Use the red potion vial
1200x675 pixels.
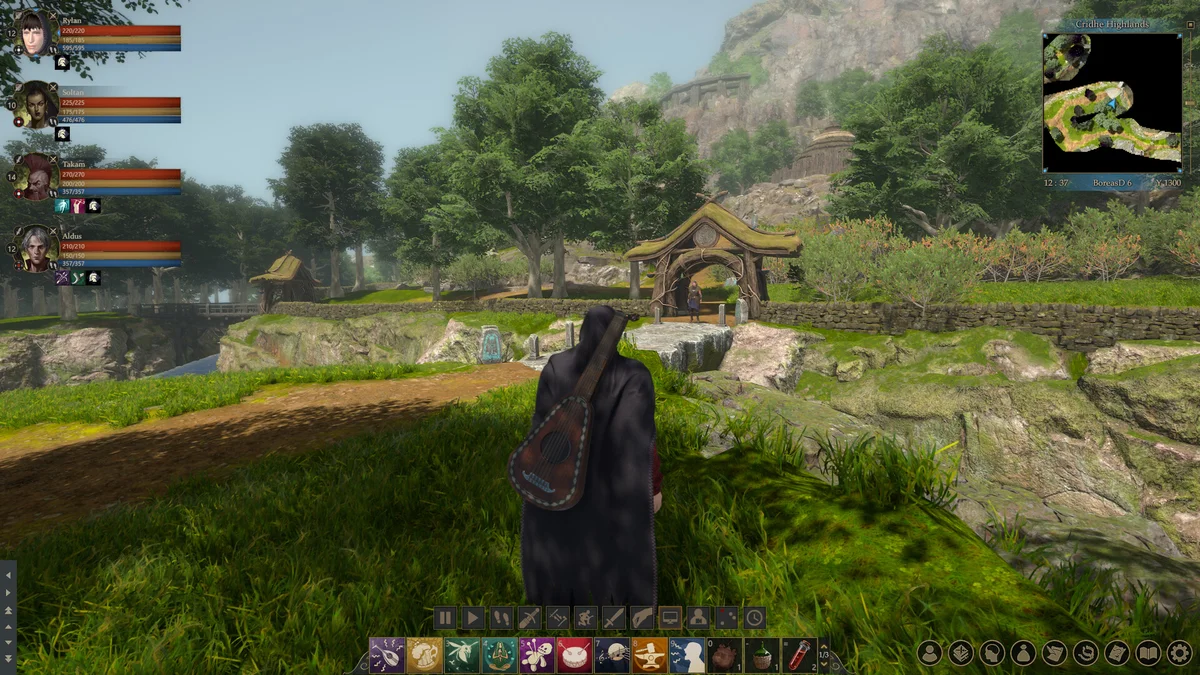pos(800,655)
